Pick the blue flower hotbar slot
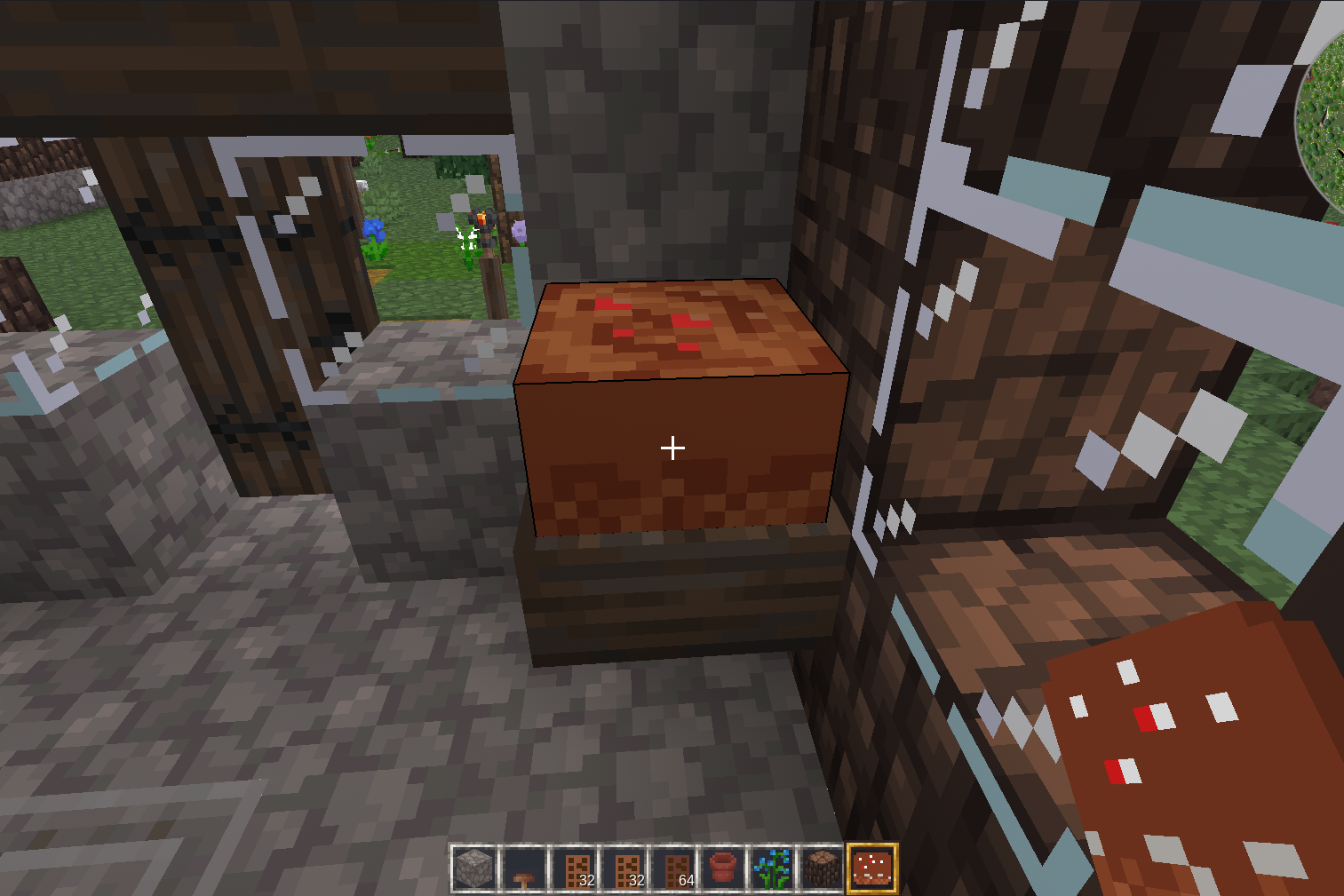Image resolution: width=1344 pixels, height=896 pixels. coord(773,868)
